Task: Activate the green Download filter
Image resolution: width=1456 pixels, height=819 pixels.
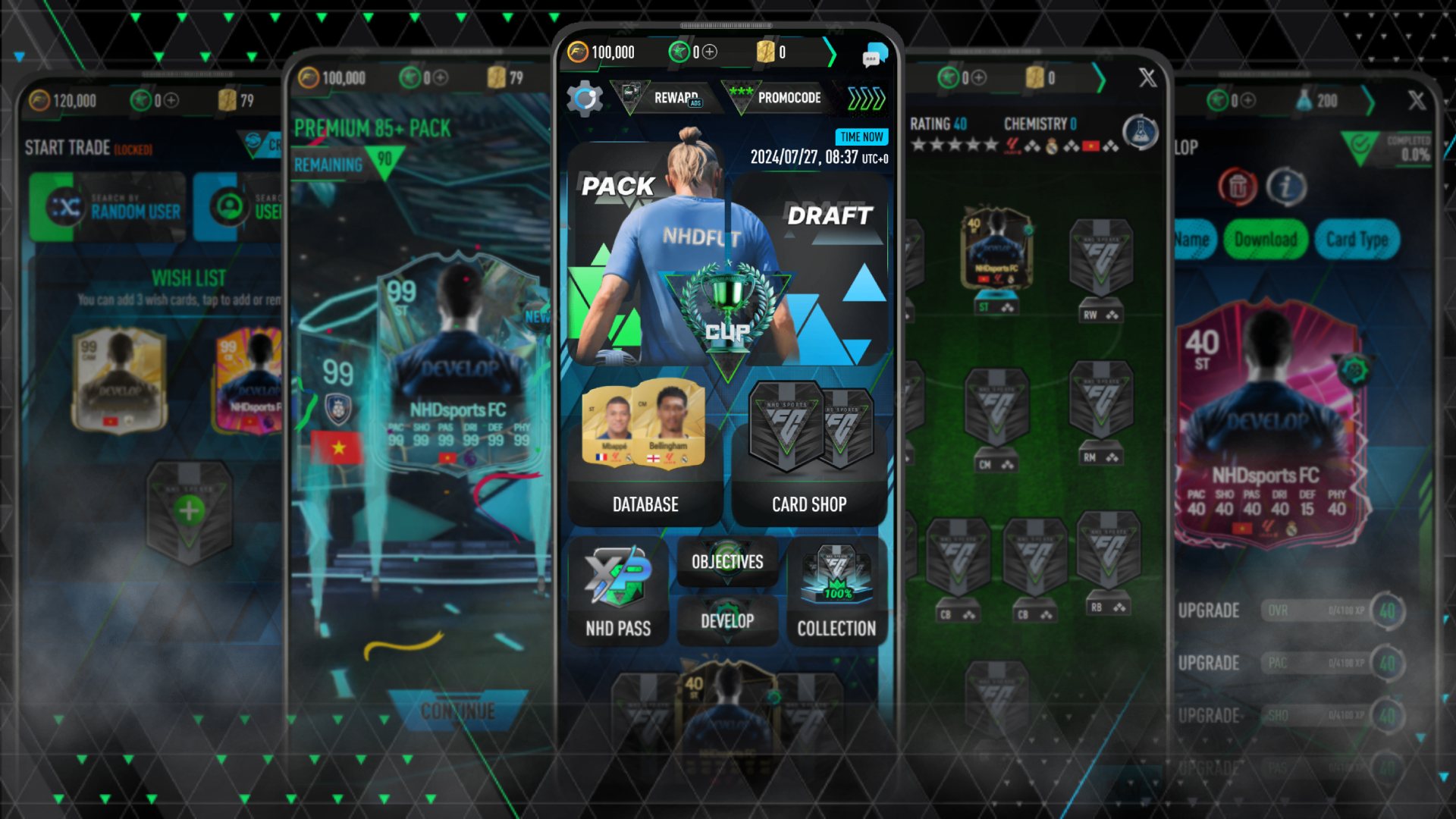Action: point(1265,239)
